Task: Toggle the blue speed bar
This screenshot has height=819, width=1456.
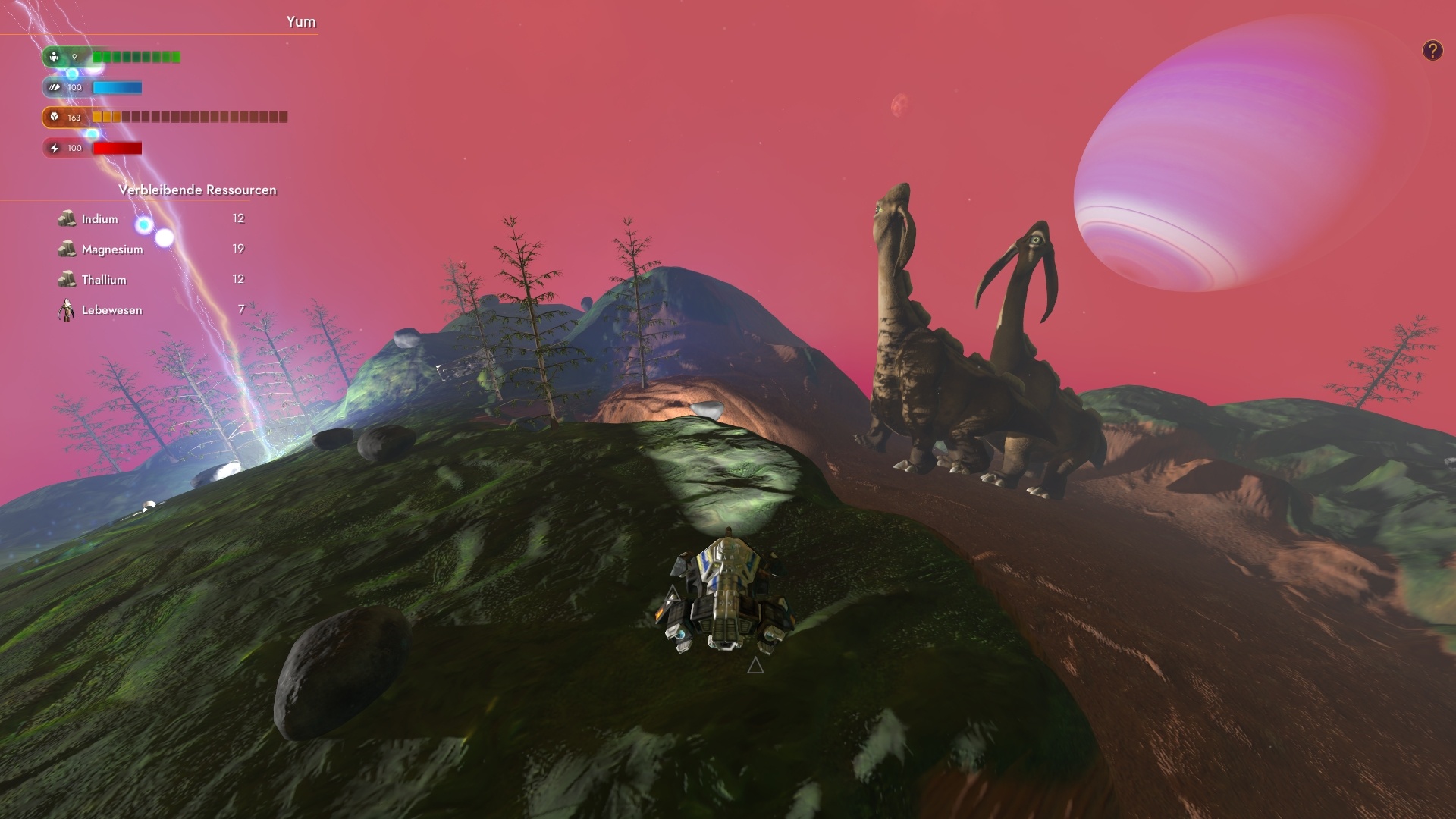Action: 117,87
